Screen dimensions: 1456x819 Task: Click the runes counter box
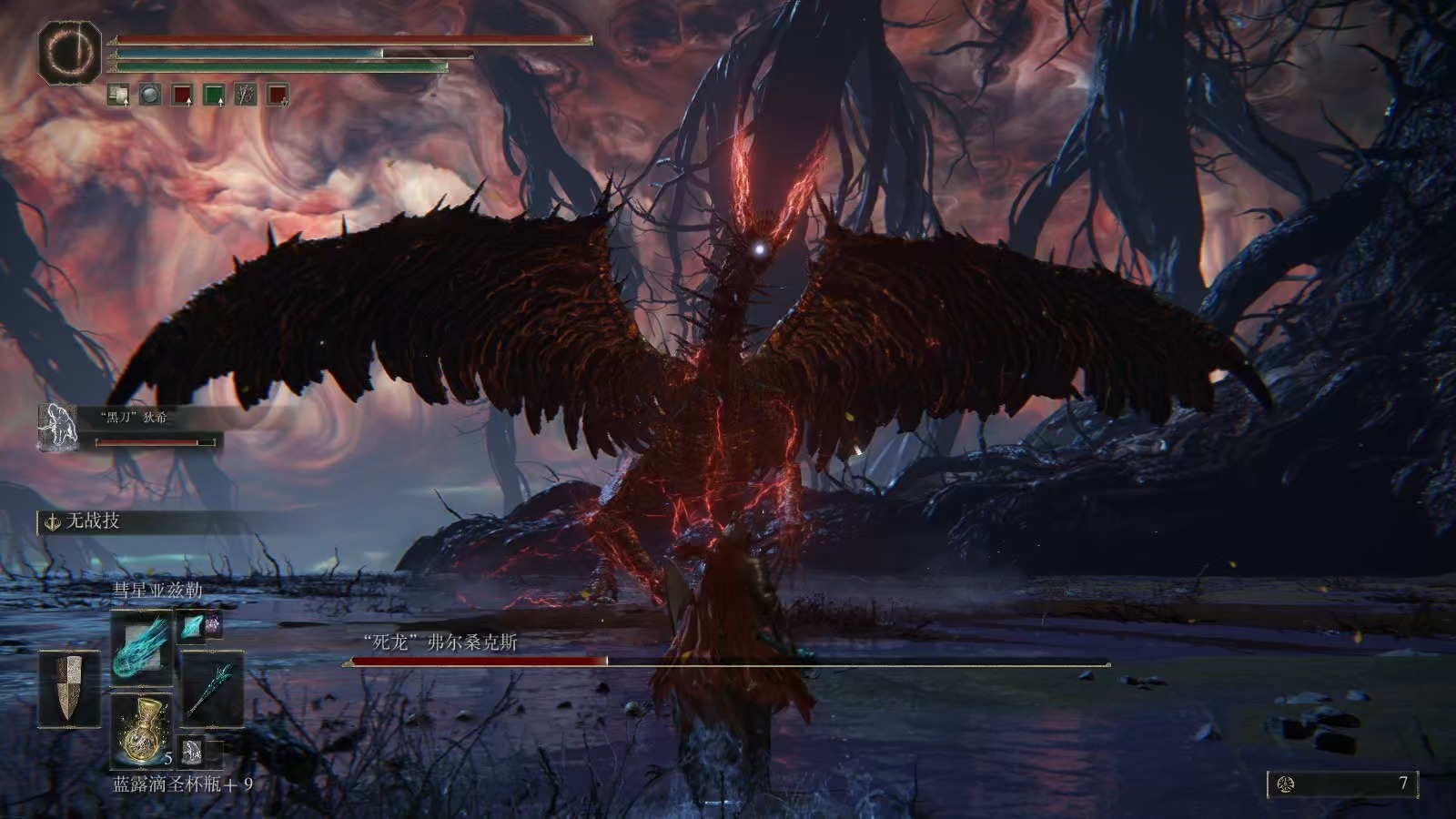click(x=1342, y=784)
